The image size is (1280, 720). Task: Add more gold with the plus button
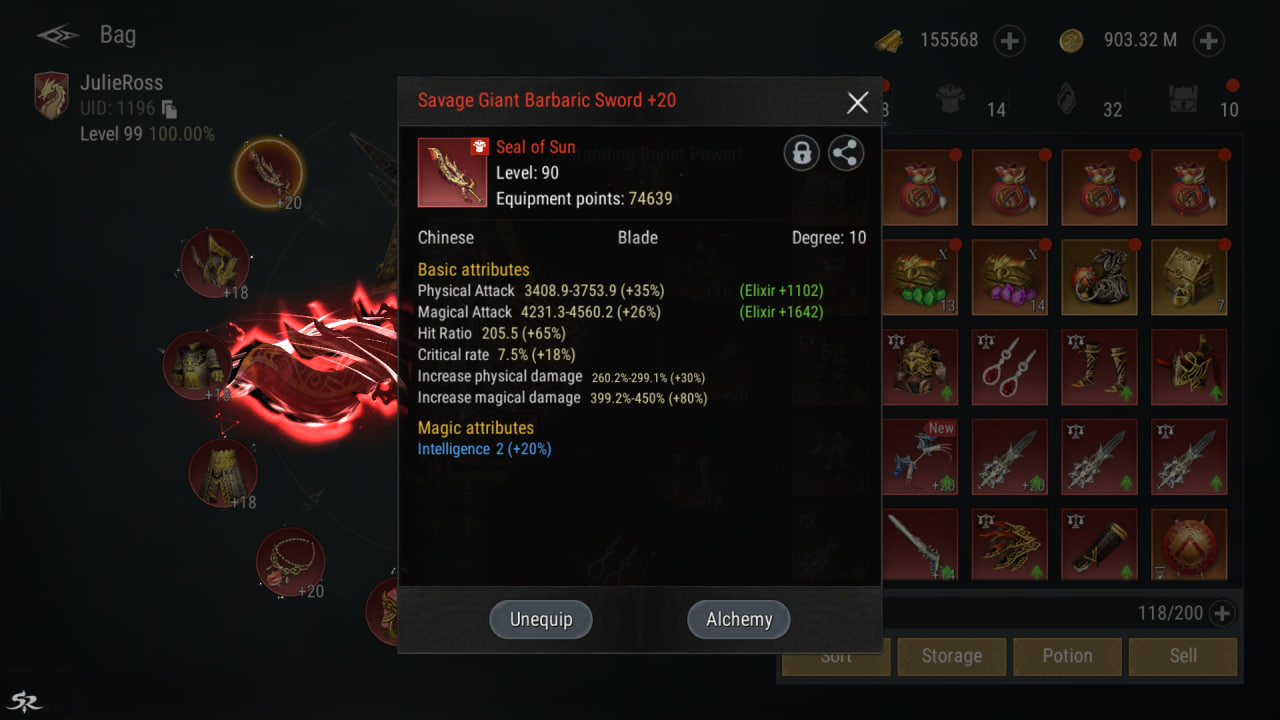point(1208,41)
